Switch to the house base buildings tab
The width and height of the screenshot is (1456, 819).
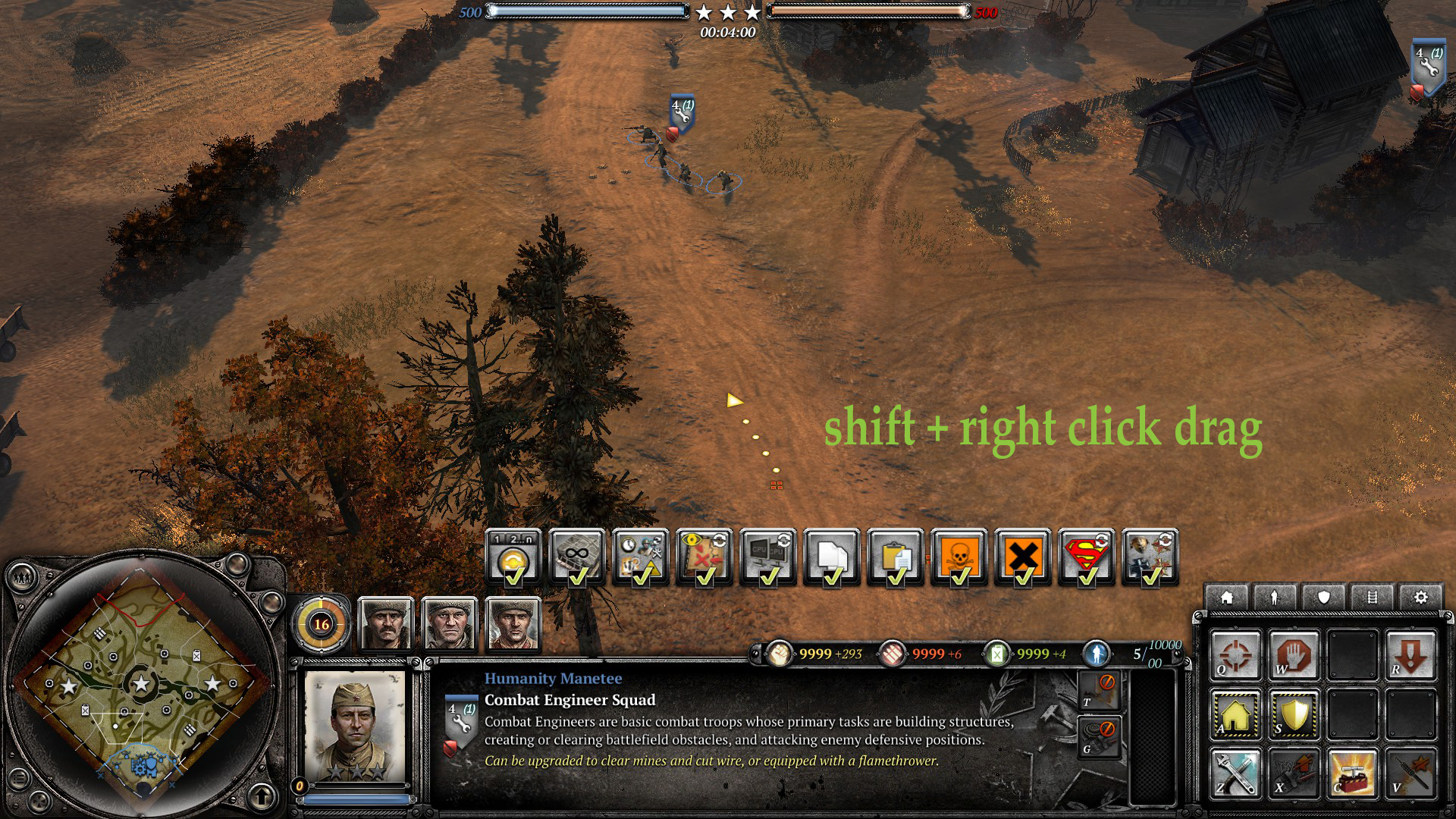1226,598
